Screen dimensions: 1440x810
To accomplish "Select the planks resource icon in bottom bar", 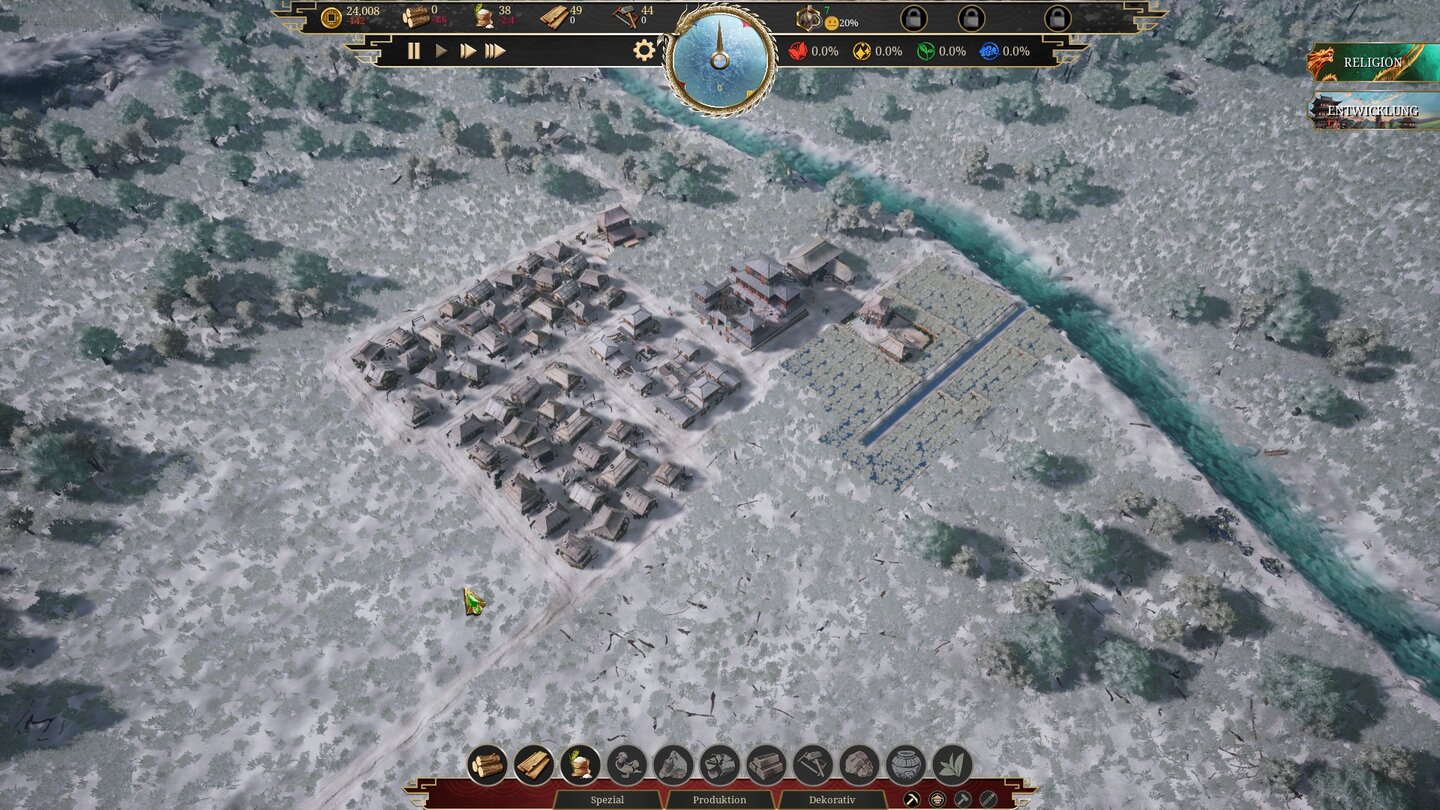I will pos(533,765).
